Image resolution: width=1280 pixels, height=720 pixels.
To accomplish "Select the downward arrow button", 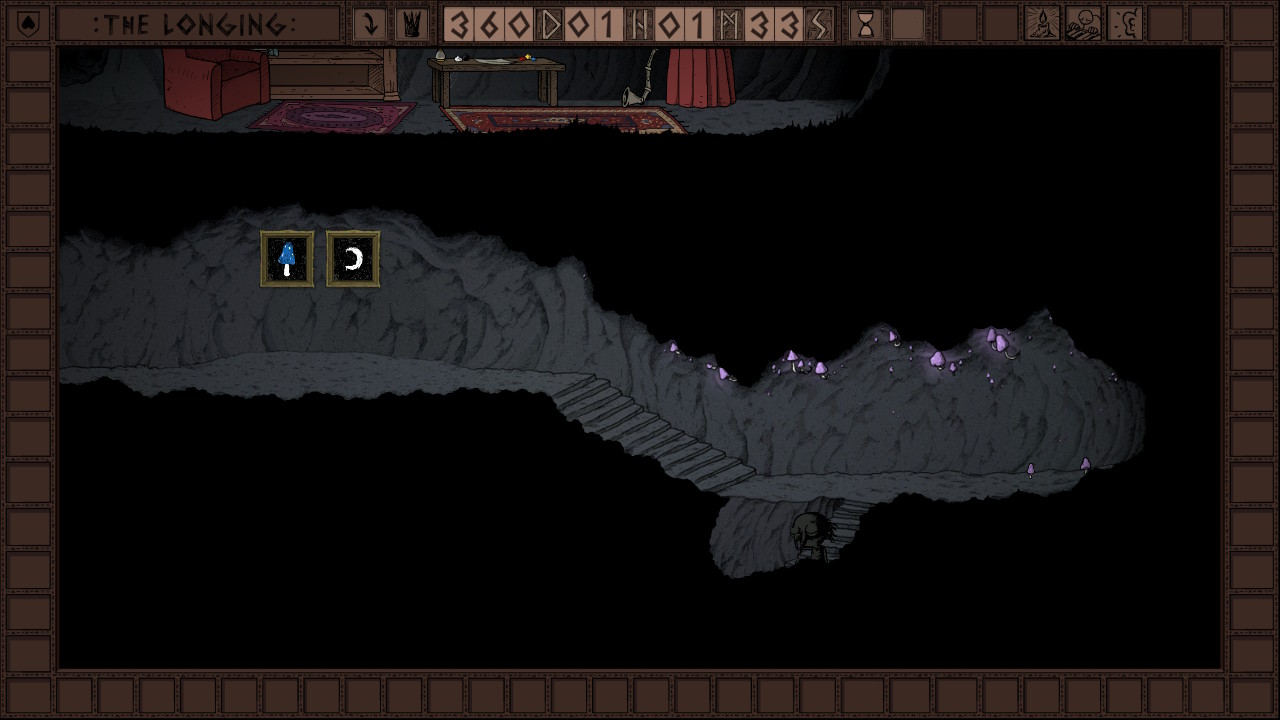I will tap(370, 24).
